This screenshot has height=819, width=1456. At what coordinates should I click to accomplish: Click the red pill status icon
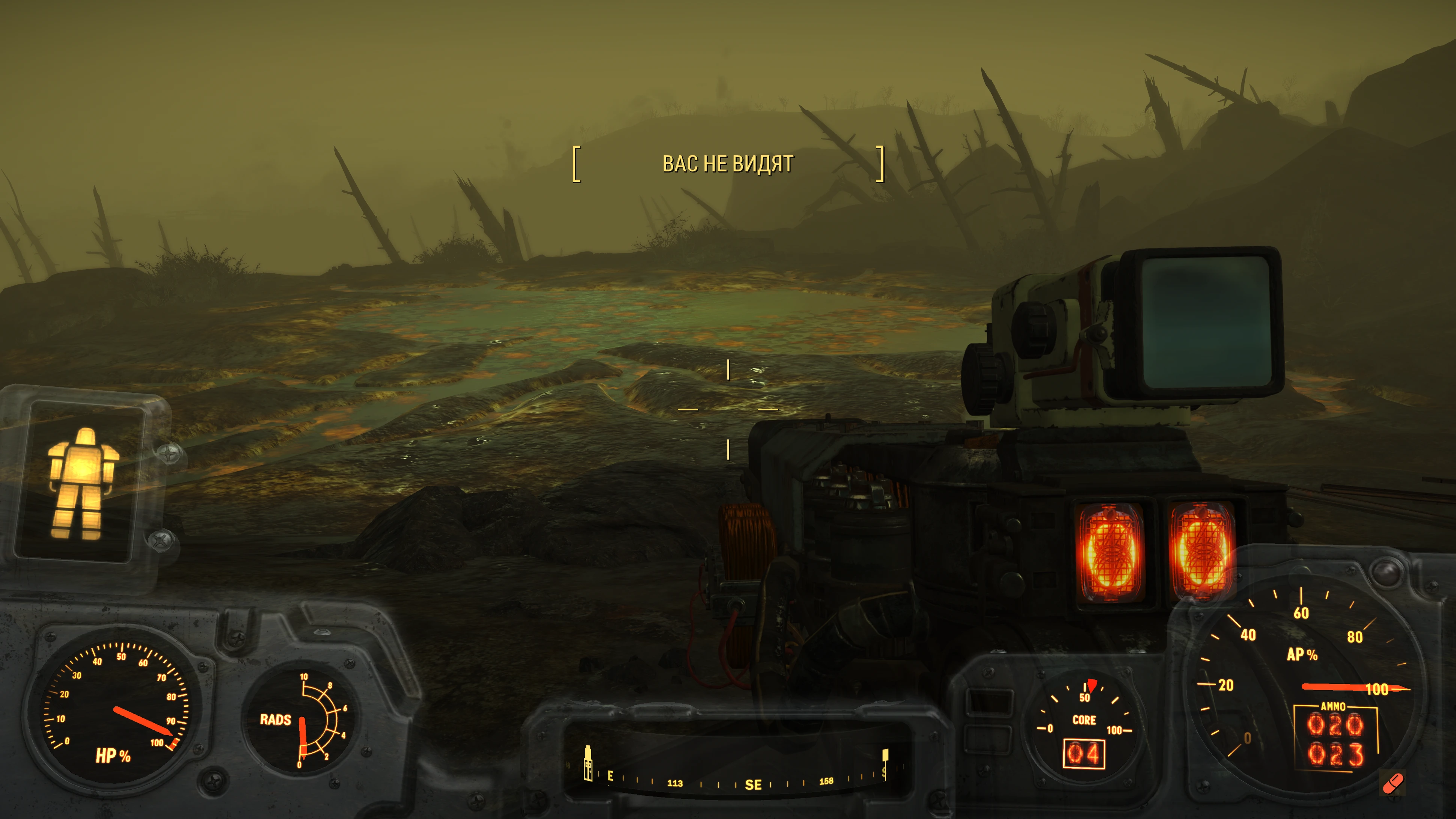click(1392, 783)
